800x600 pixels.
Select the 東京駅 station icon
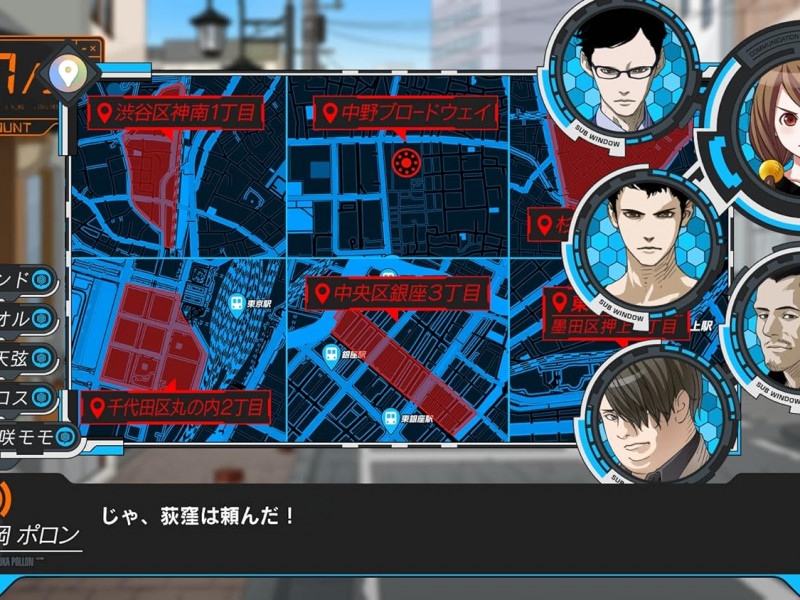tap(237, 305)
